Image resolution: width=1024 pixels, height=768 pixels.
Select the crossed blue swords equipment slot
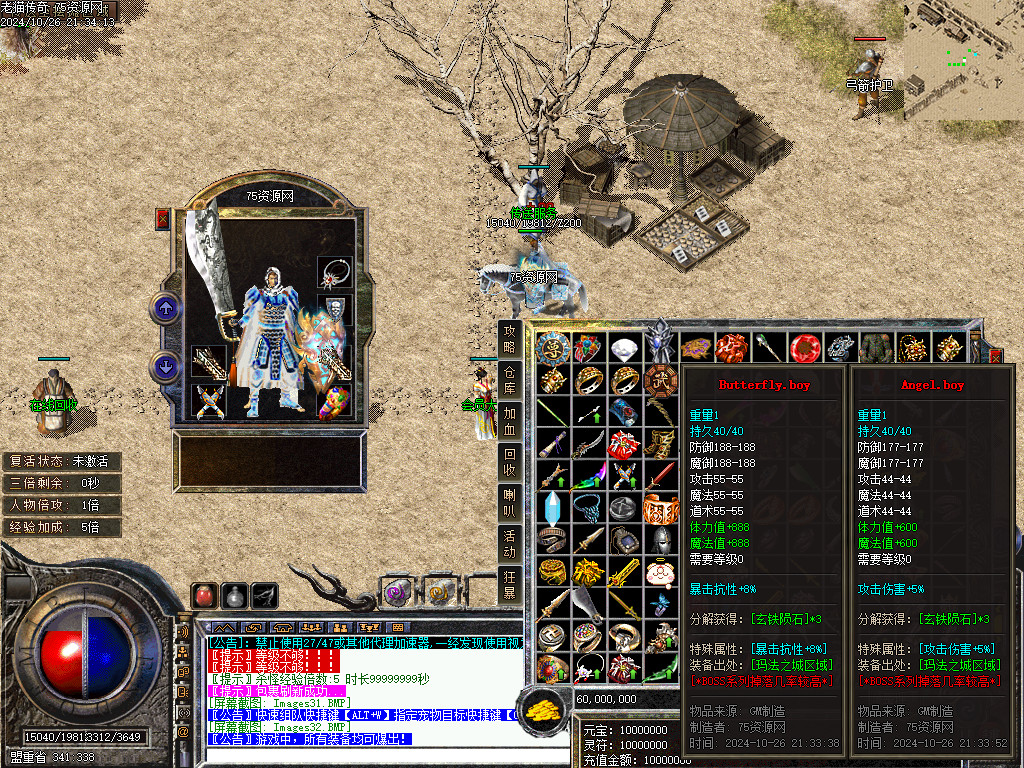point(208,401)
